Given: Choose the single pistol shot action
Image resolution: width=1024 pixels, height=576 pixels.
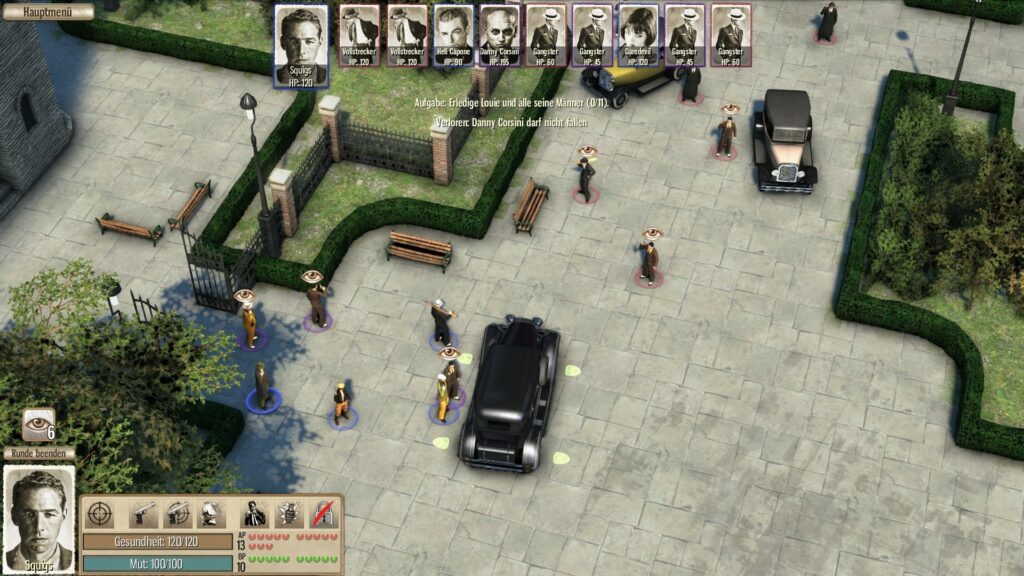Looking at the screenshot, I should point(145,513).
